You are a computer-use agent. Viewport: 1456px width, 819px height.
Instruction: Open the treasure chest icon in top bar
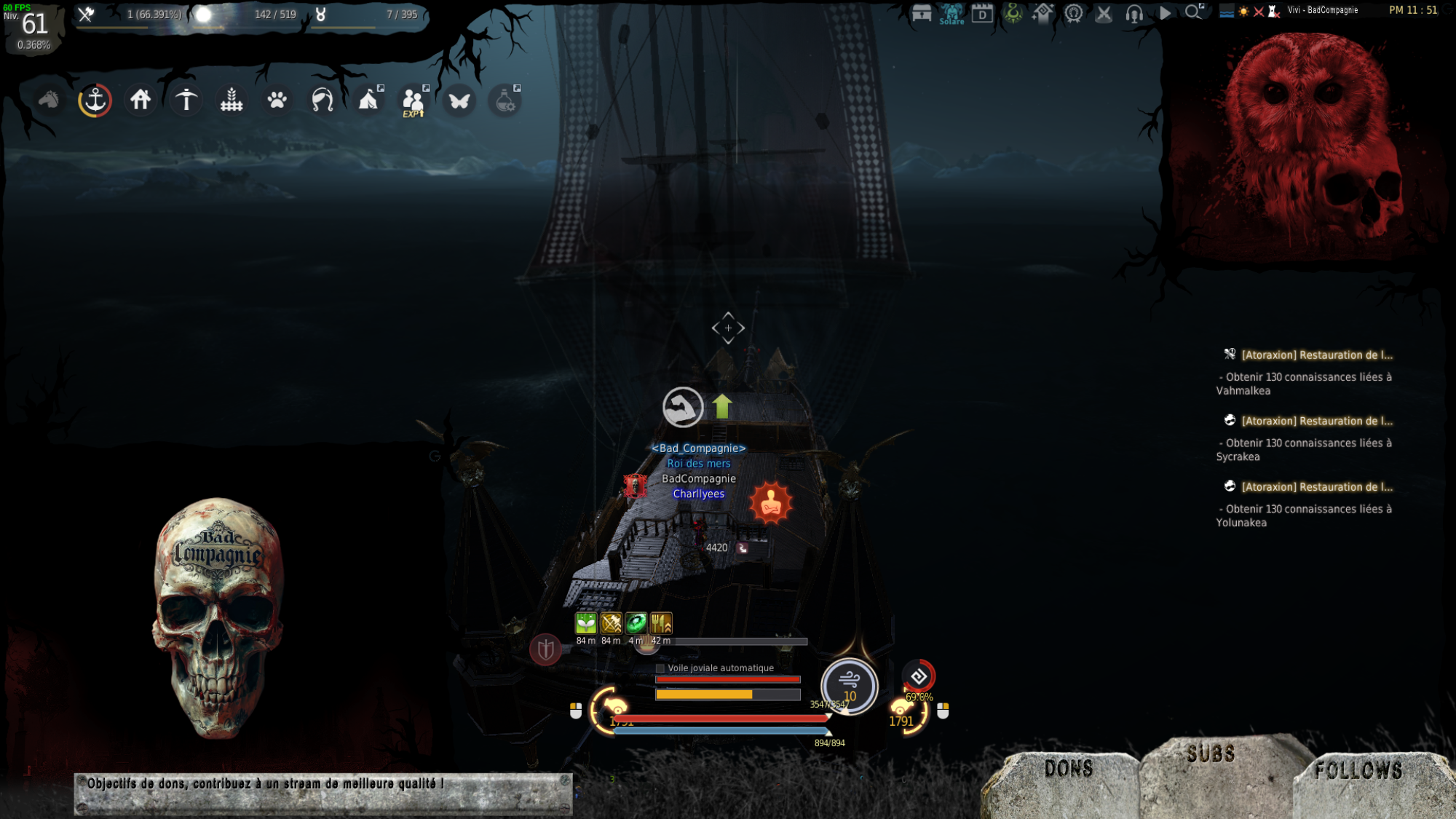[x=922, y=13]
